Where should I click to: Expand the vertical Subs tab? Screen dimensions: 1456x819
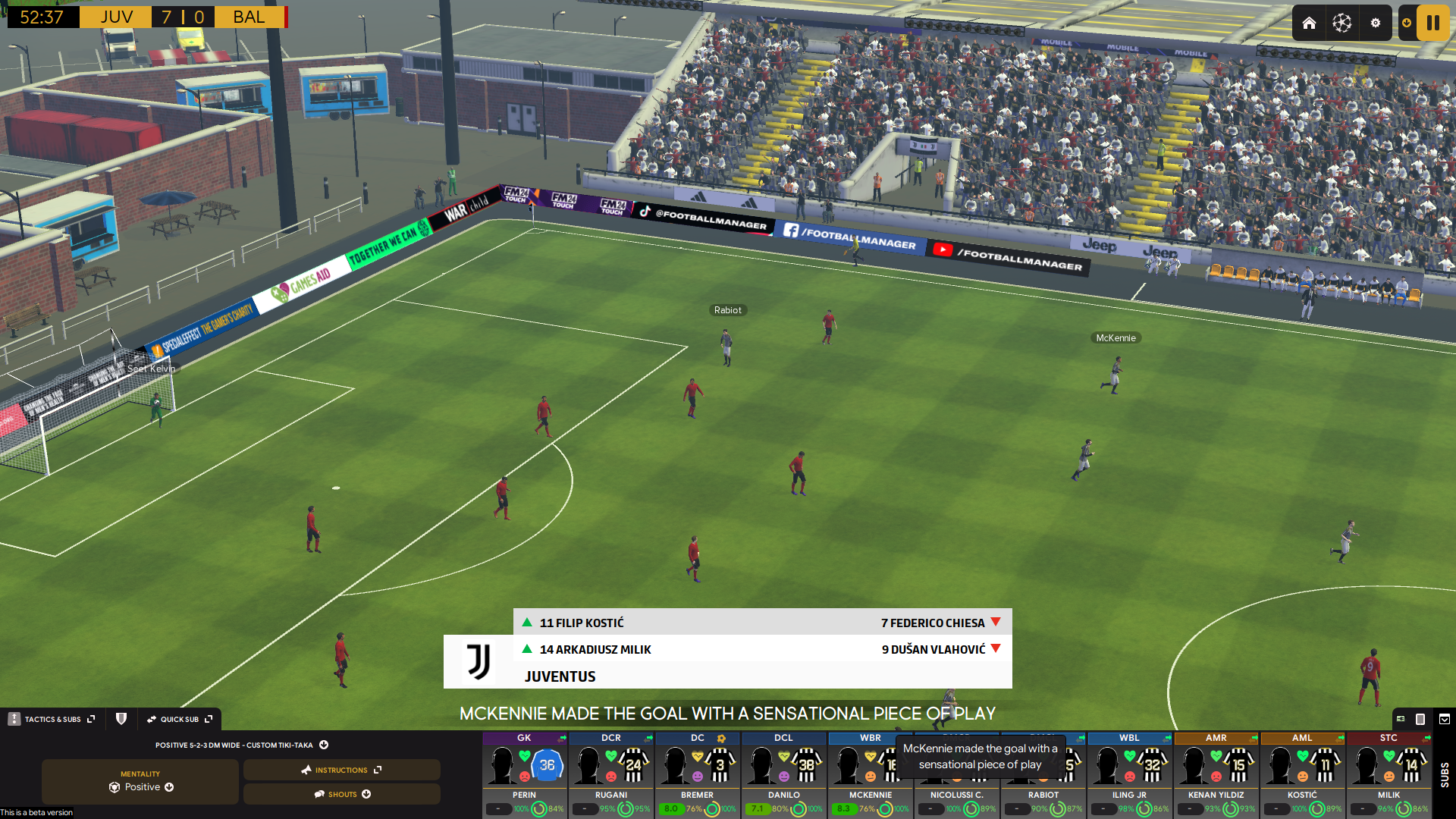pyautogui.click(x=1444, y=774)
